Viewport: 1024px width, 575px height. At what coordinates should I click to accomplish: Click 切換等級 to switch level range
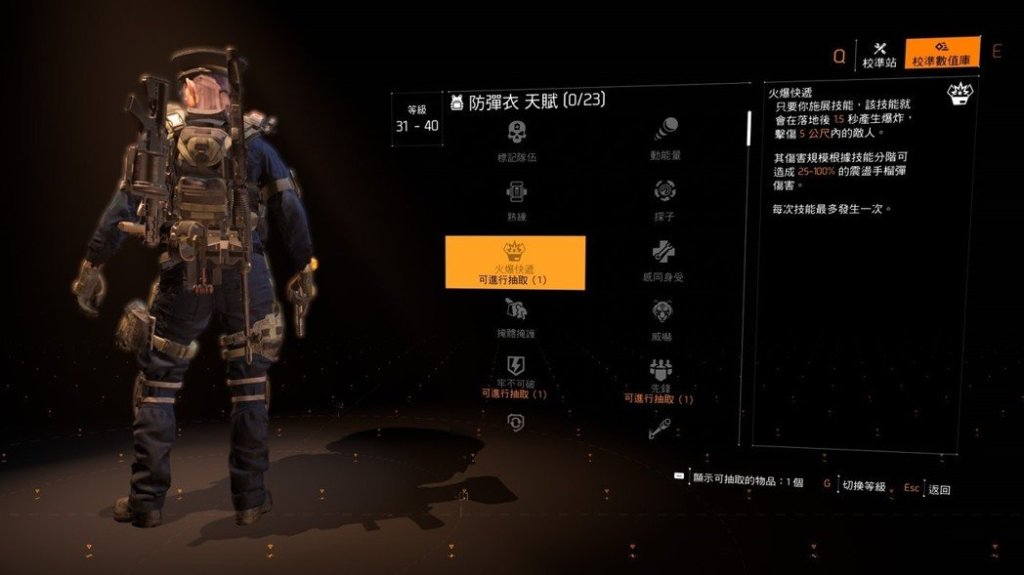862,486
